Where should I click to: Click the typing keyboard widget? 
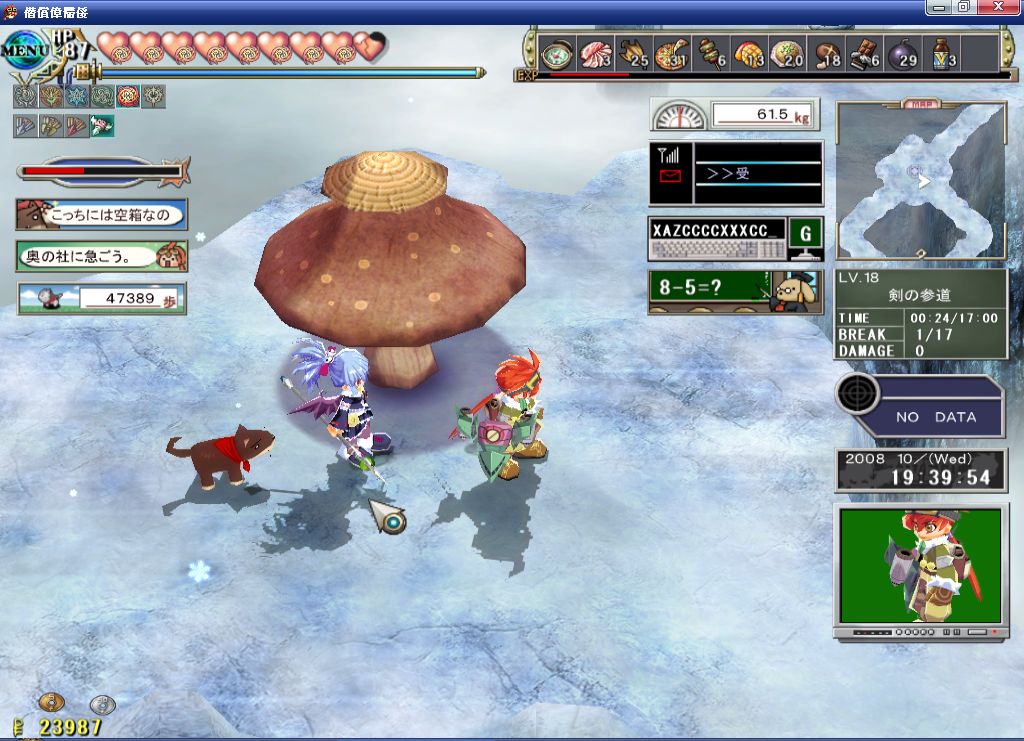pyautogui.click(x=715, y=240)
